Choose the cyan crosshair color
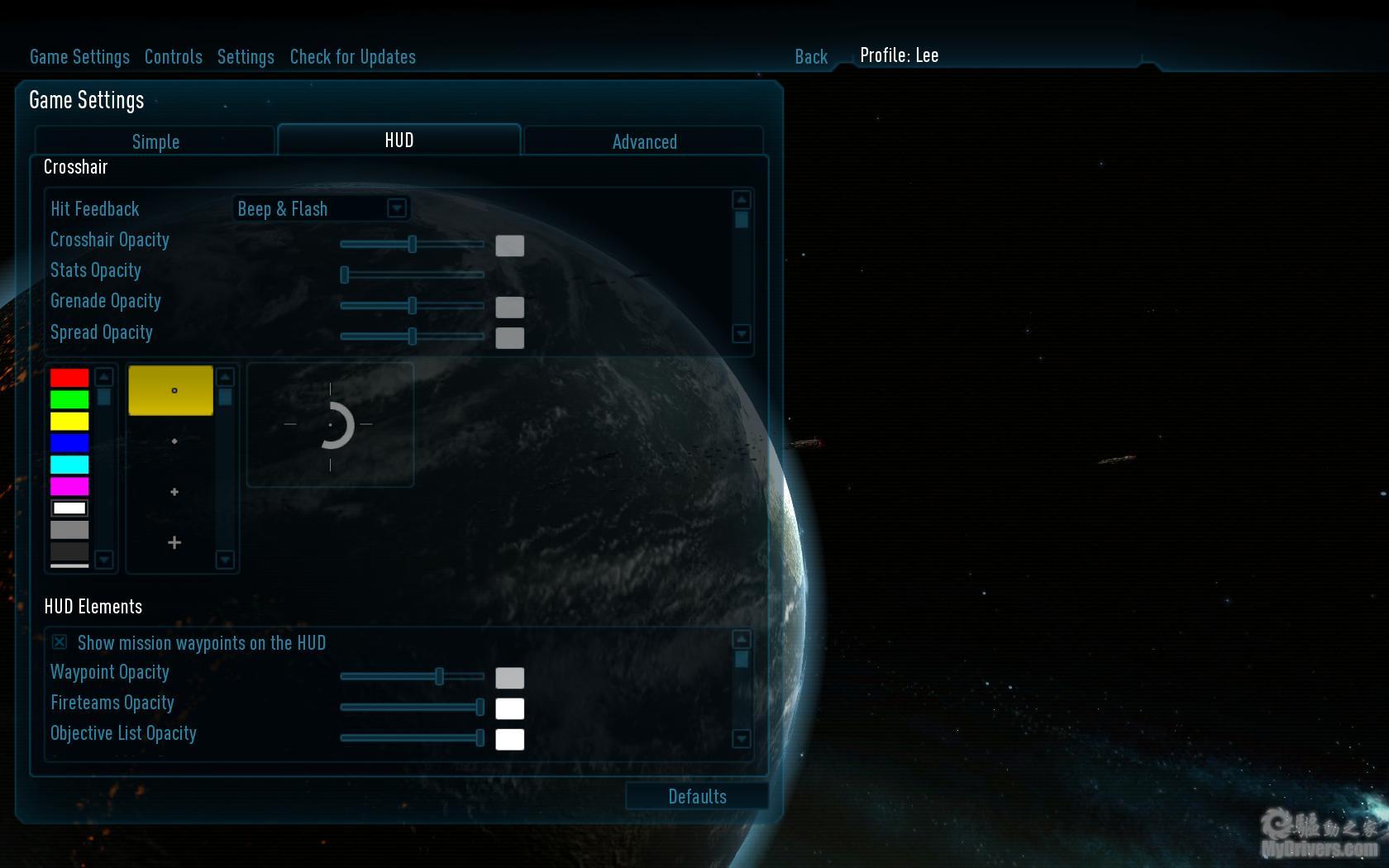 coord(69,465)
